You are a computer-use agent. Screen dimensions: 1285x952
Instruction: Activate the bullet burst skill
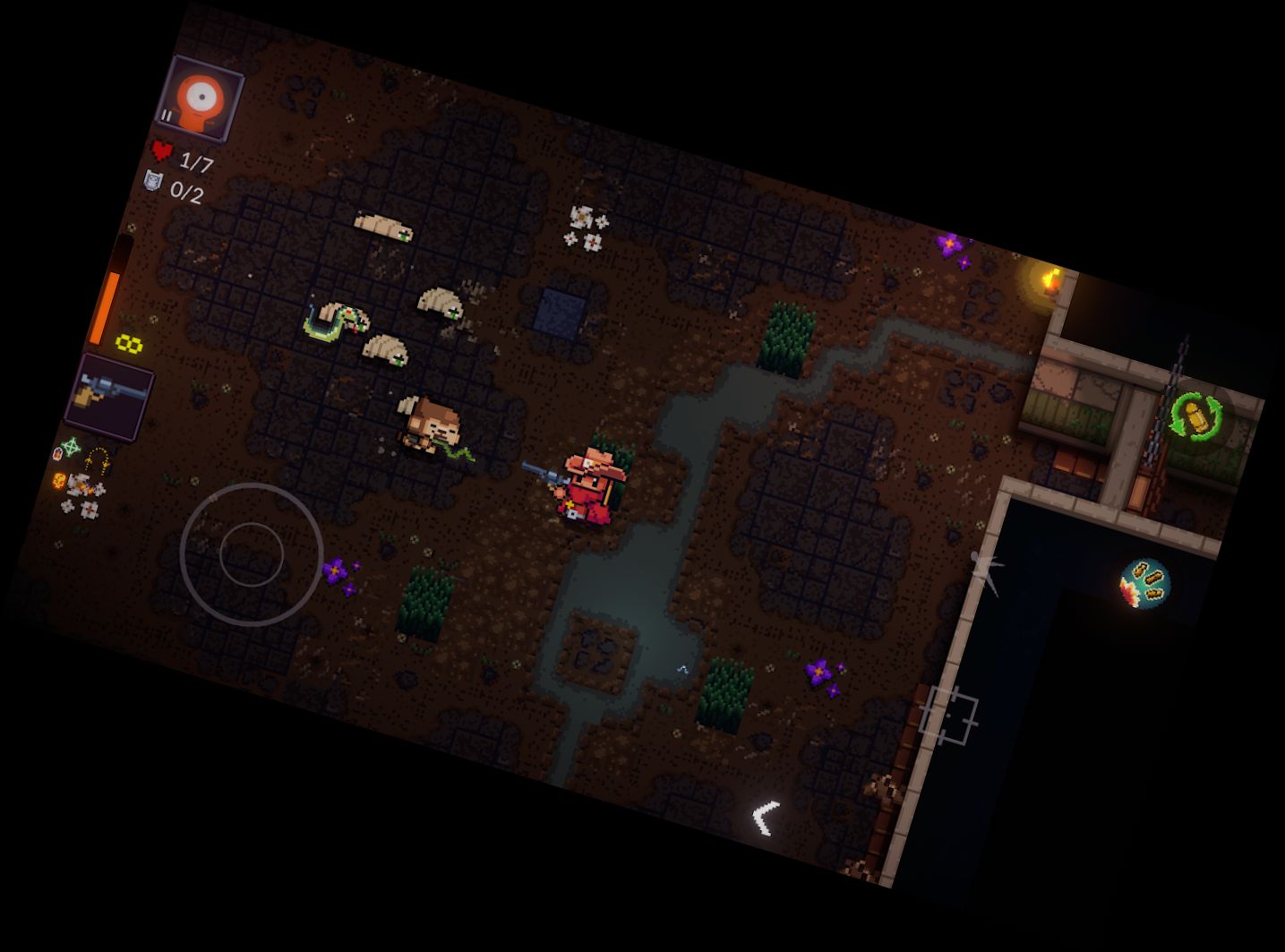point(1144,583)
